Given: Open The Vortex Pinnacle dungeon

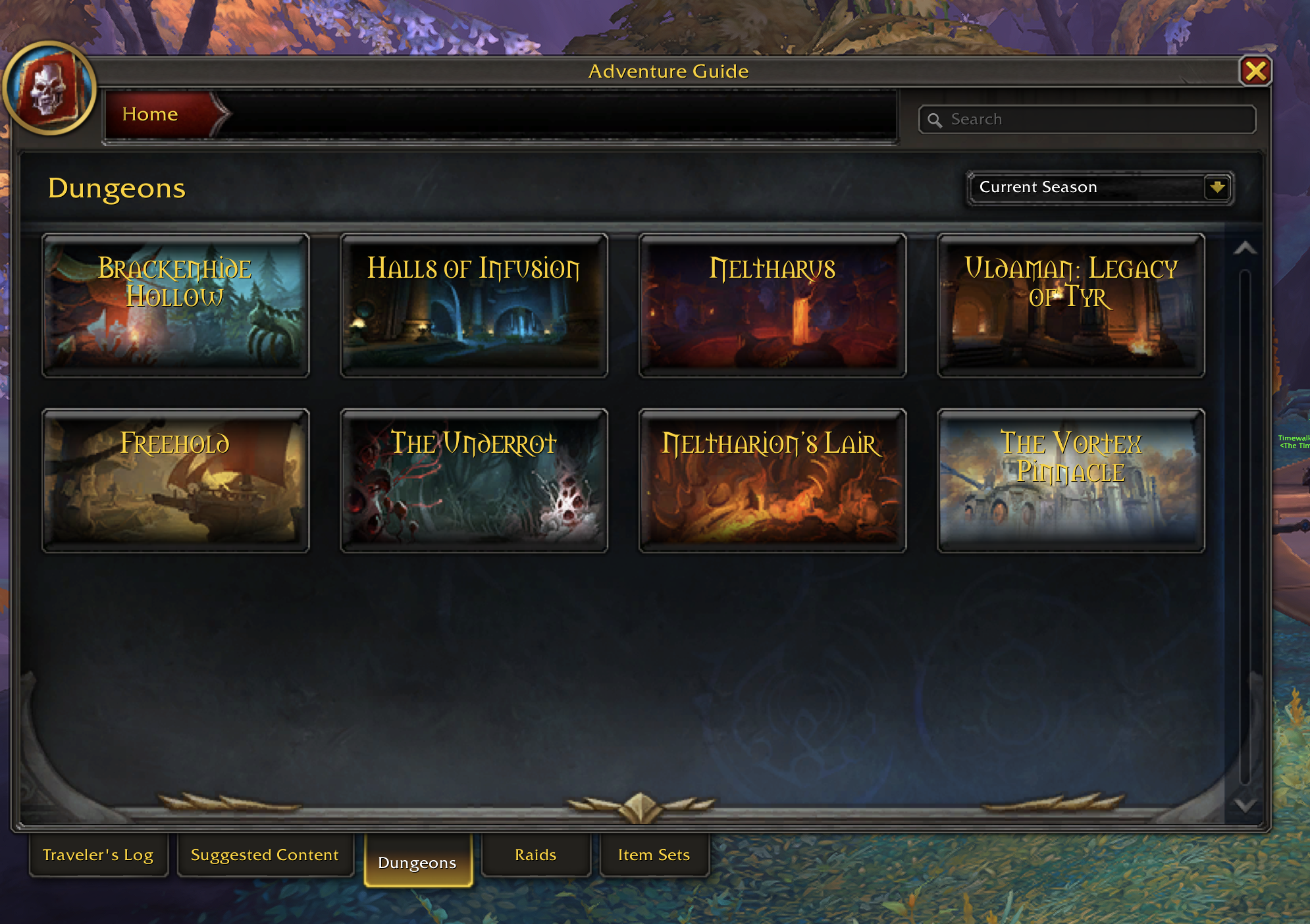Looking at the screenshot, I should [x=1071, y=480].
